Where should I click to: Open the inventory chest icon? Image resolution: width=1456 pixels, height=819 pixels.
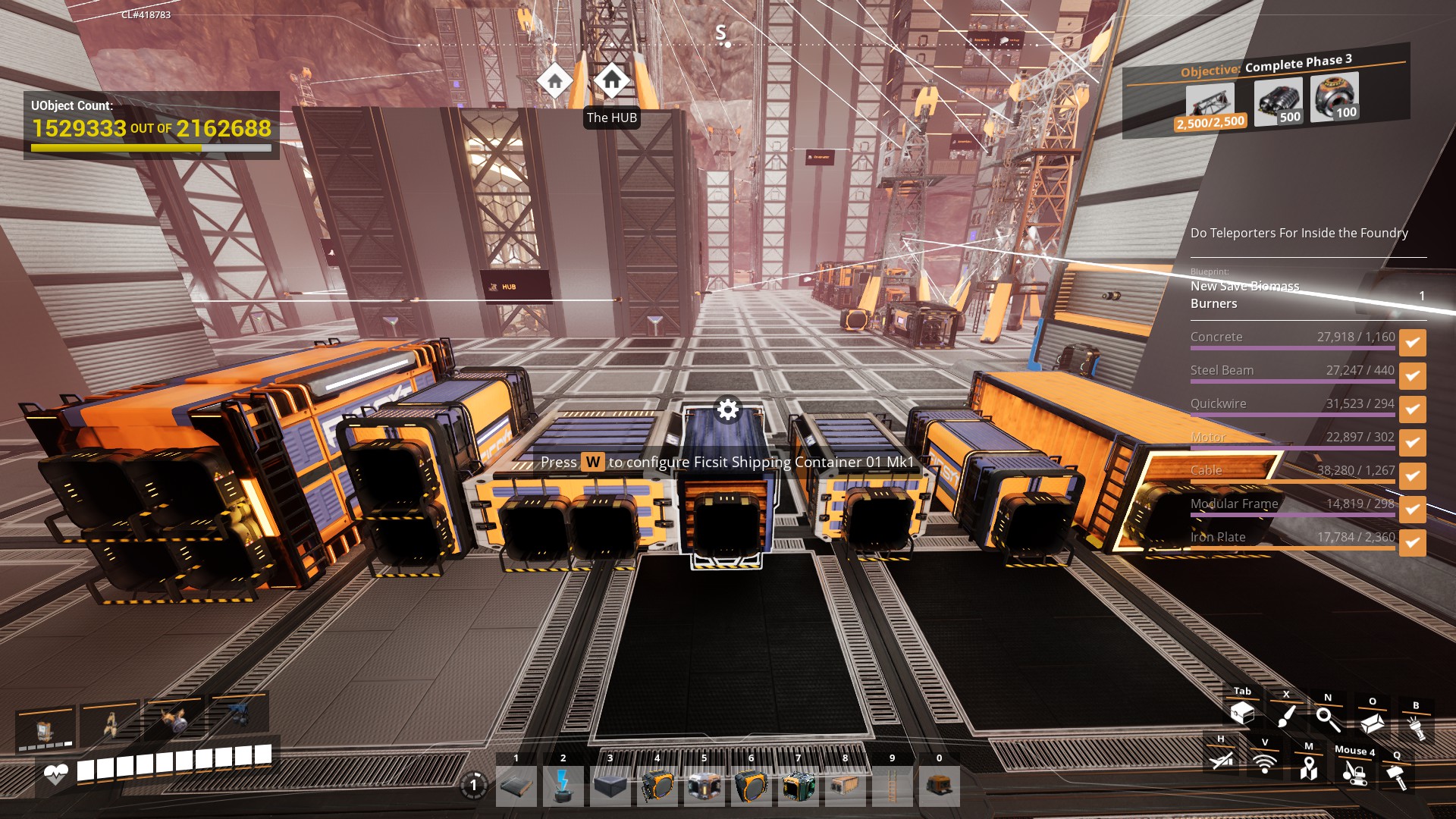pos(1242,714)
